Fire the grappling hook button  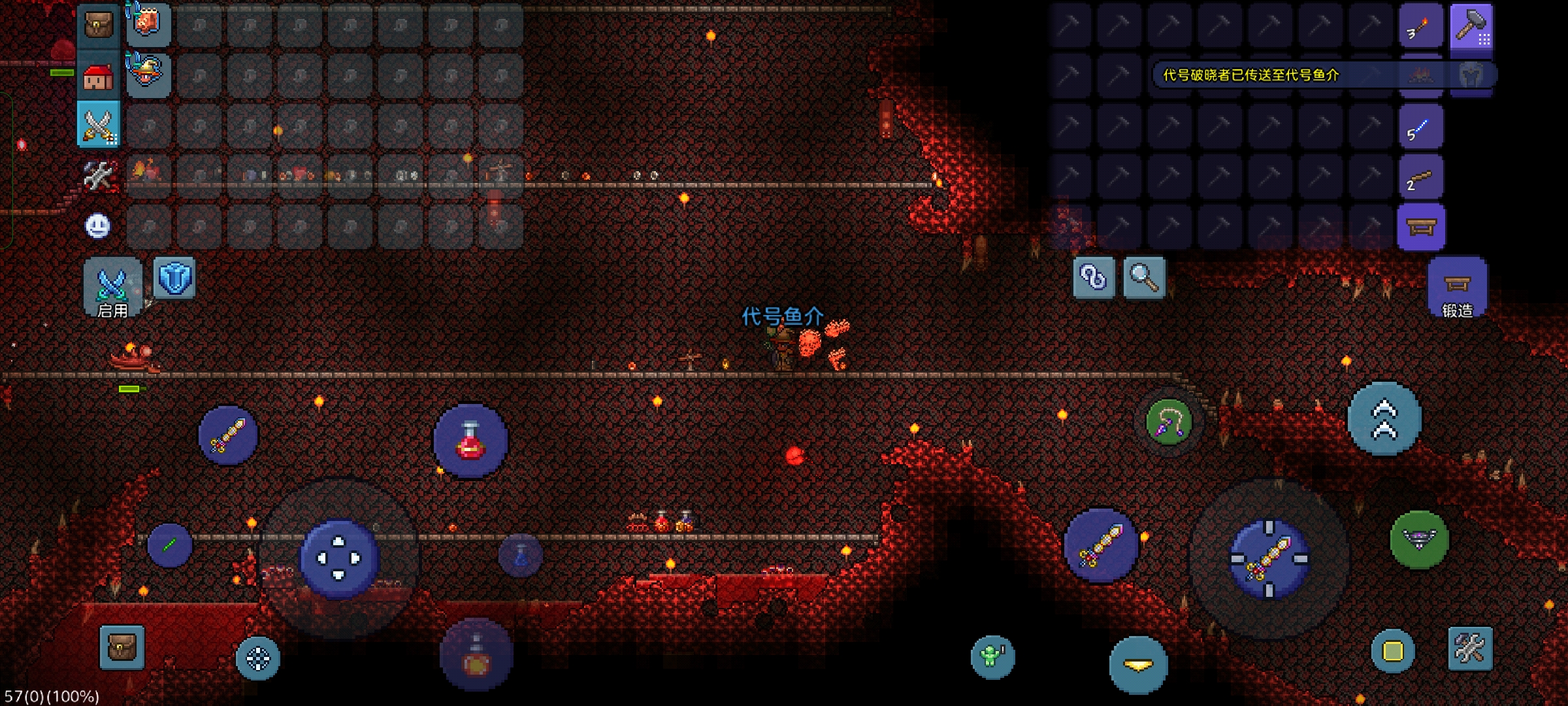point(1169,422)
